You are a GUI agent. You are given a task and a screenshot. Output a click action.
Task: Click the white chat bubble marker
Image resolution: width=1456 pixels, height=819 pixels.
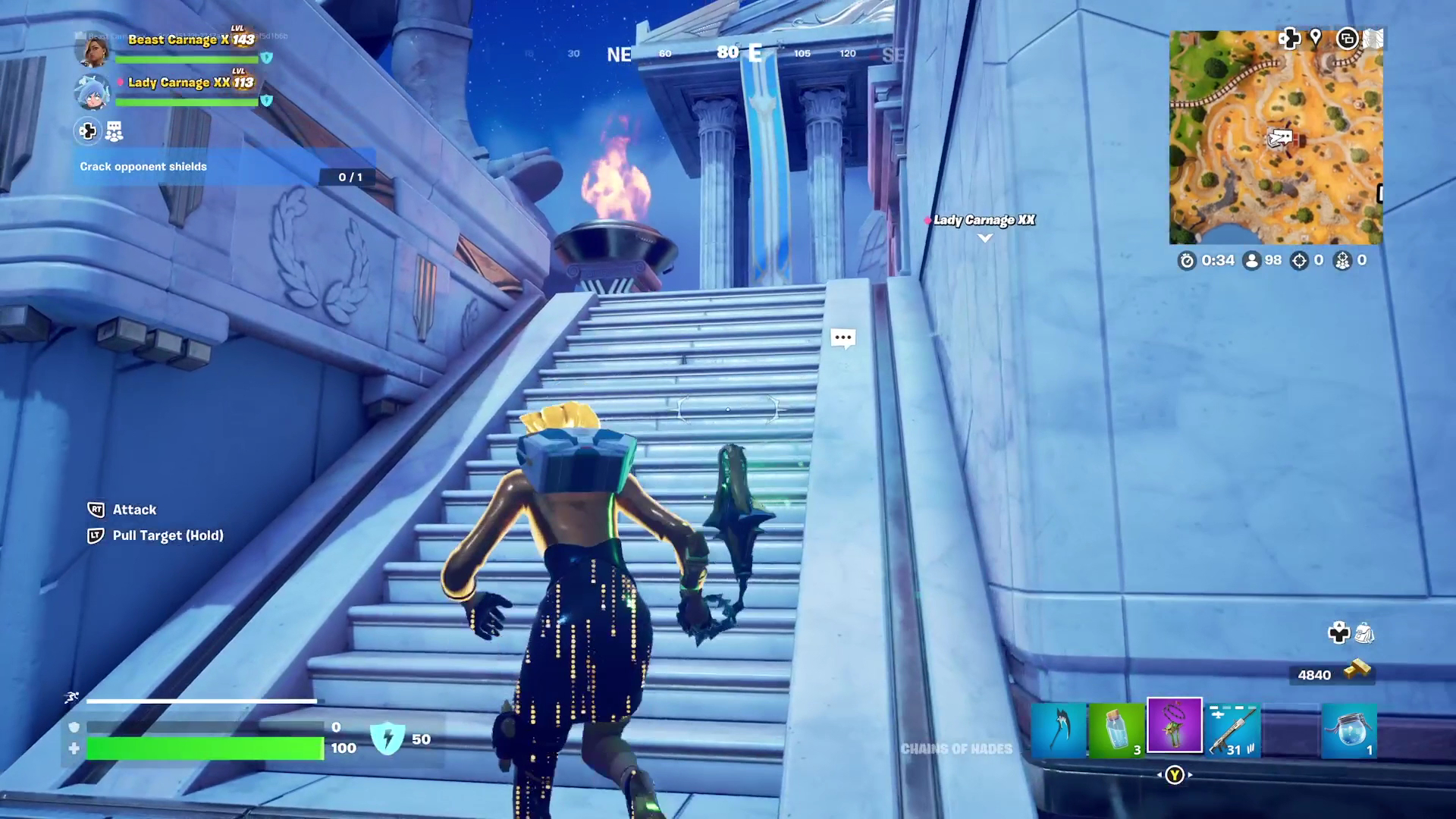(843, 338)
